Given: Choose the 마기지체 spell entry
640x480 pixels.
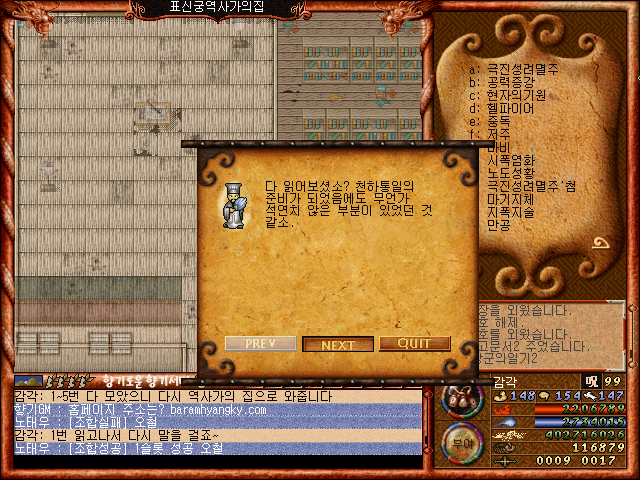Looking at the screenshot, I should click(511, 199).
